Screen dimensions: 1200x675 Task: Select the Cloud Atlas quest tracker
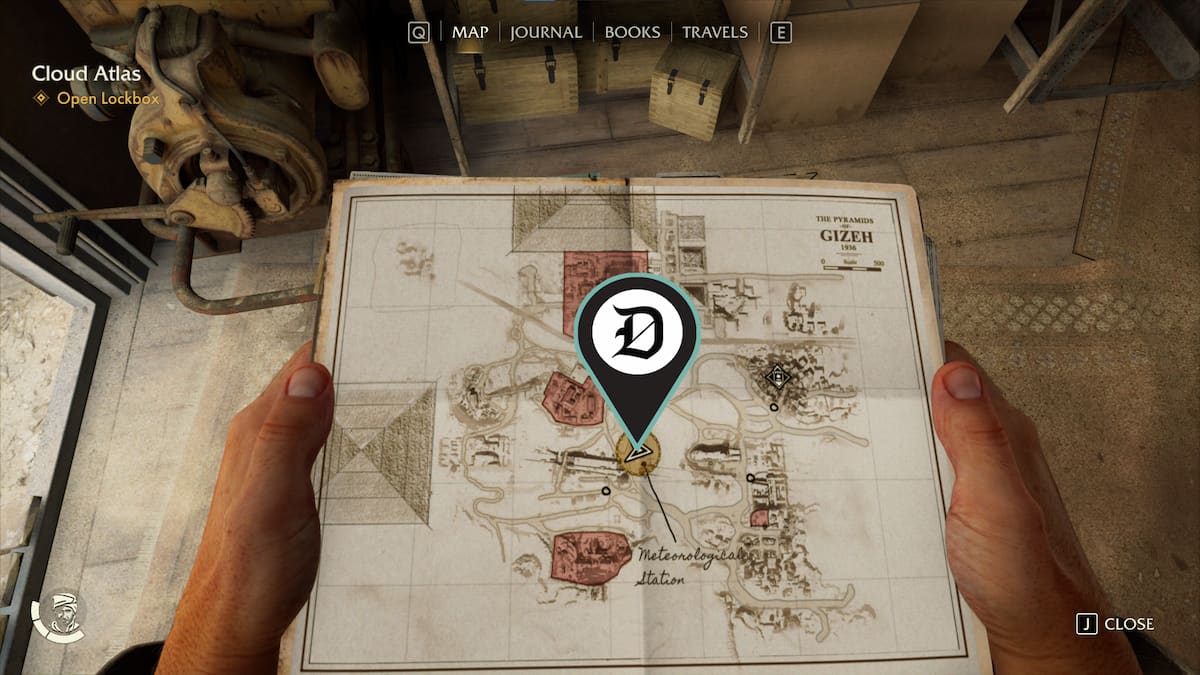click(x=86, y=74)
